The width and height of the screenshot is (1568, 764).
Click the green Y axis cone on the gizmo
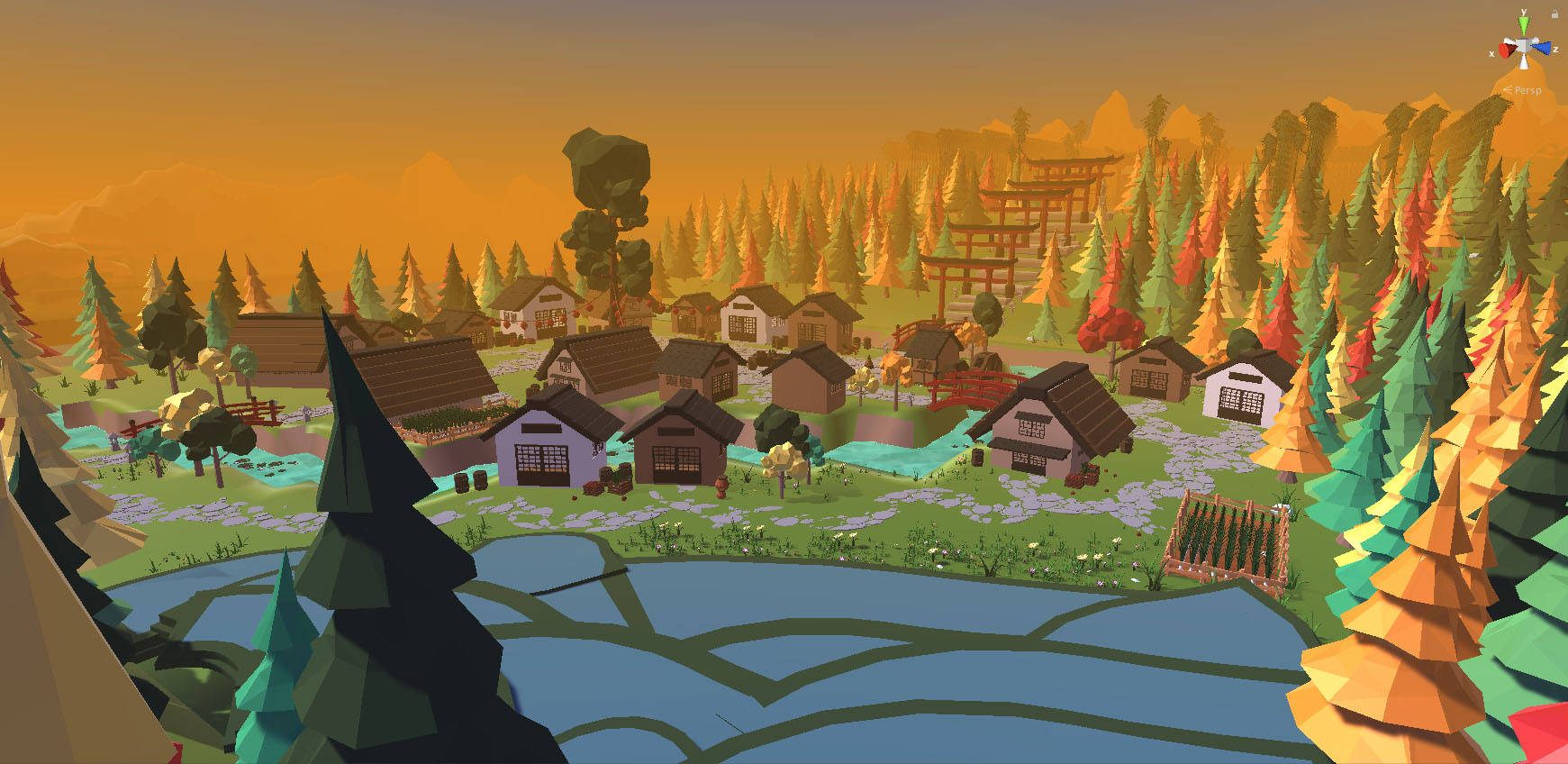tap(1524, 26)
